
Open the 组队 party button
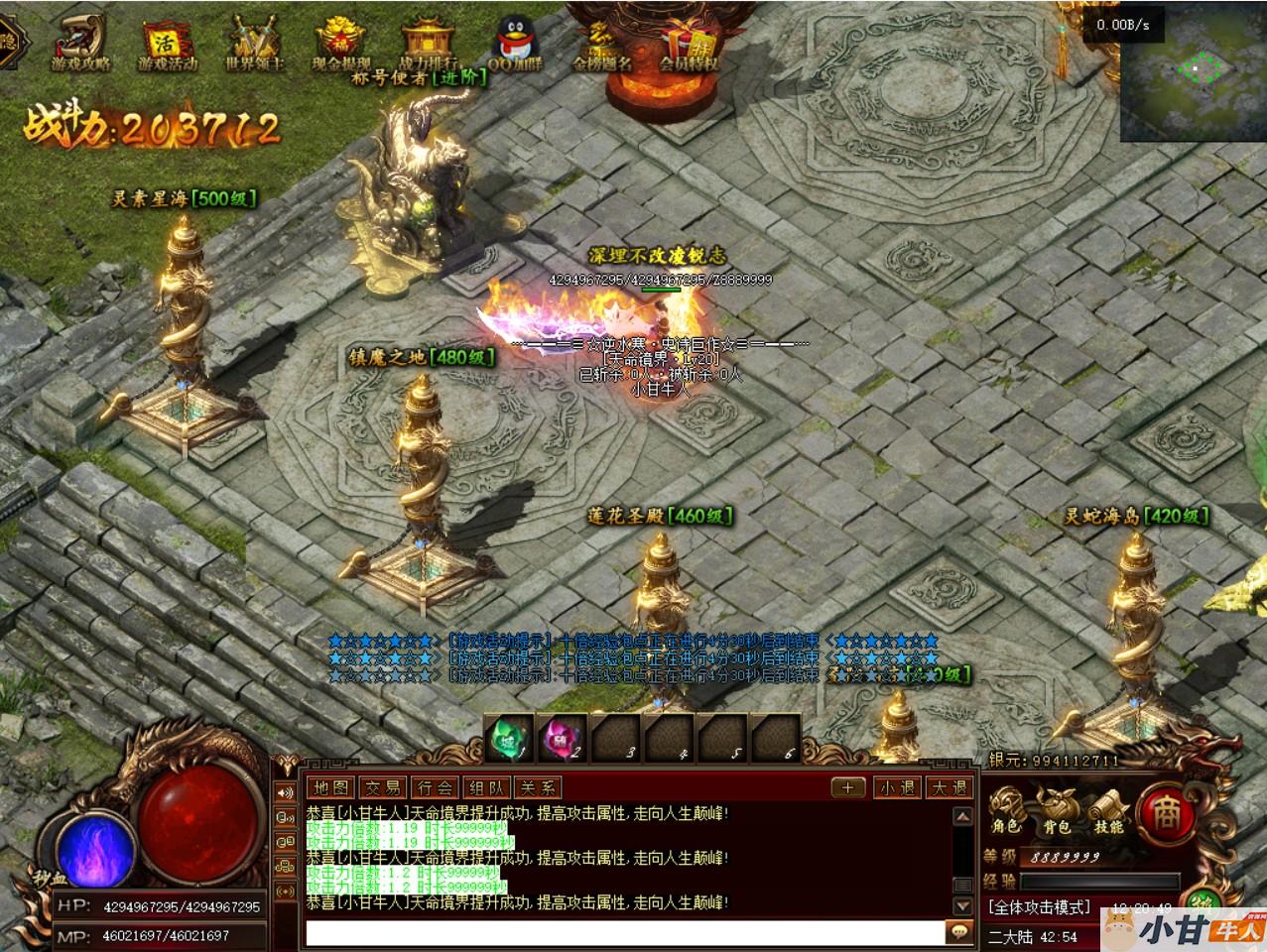click(486, 787)
